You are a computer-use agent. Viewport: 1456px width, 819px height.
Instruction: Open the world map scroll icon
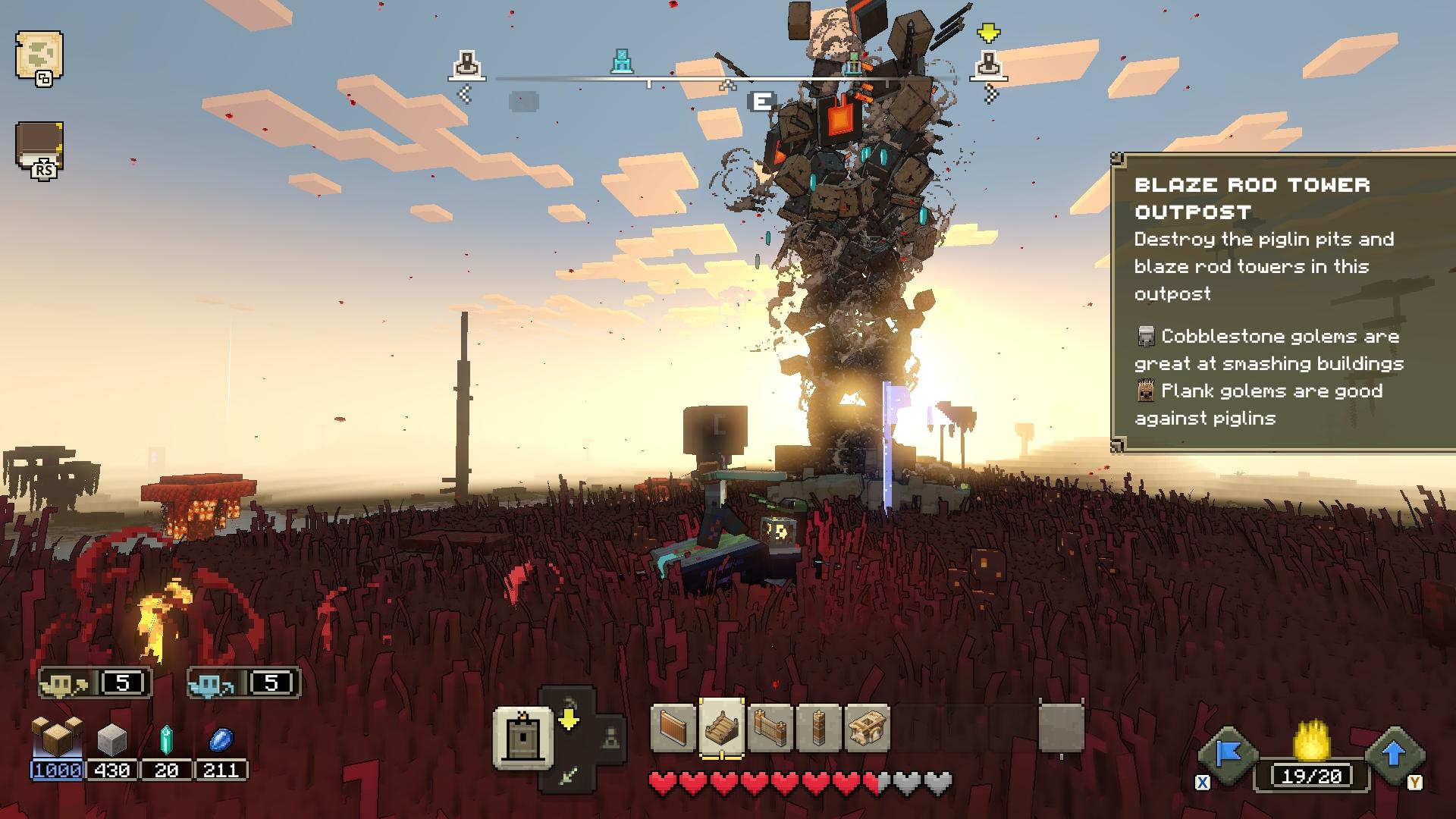point(39,55)
